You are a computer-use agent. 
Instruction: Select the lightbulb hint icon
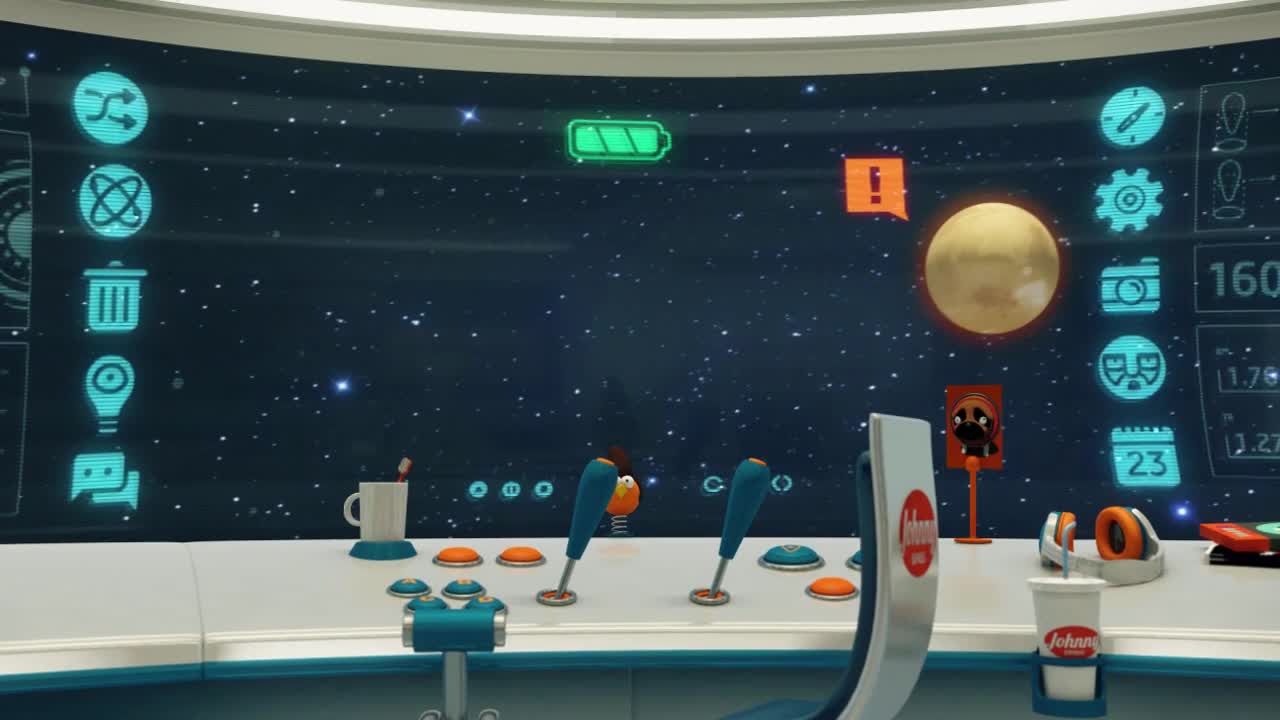click(109, 391)
